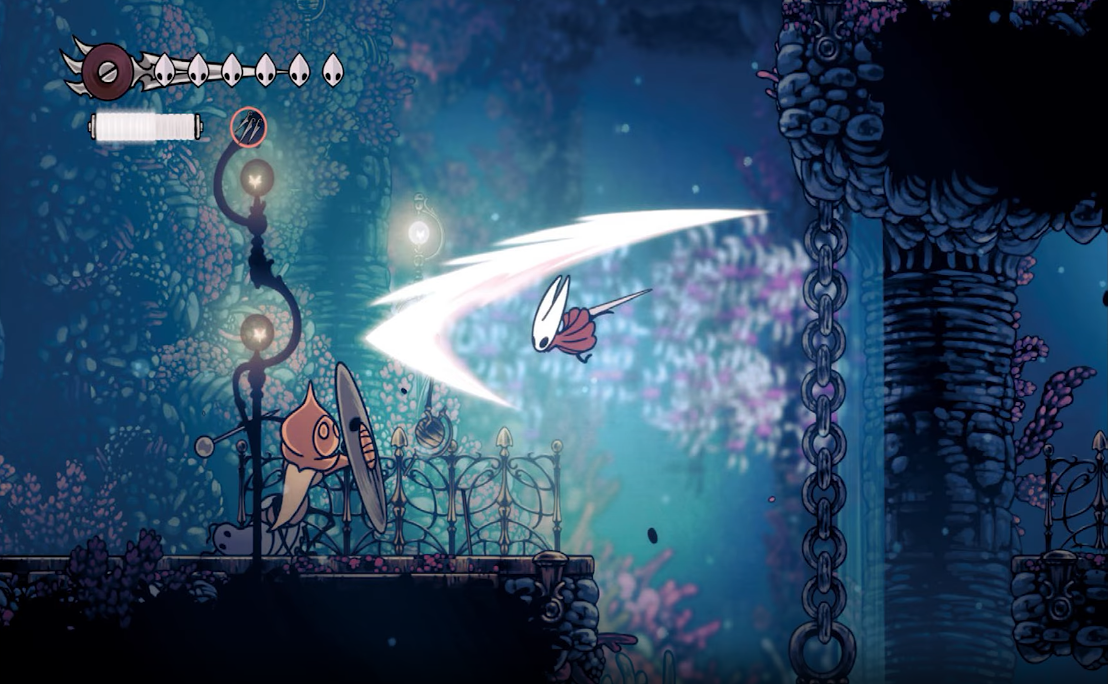The image size is (1108, 684).
Task: Select the triple pin tool icon
Action: pos(248,127)
